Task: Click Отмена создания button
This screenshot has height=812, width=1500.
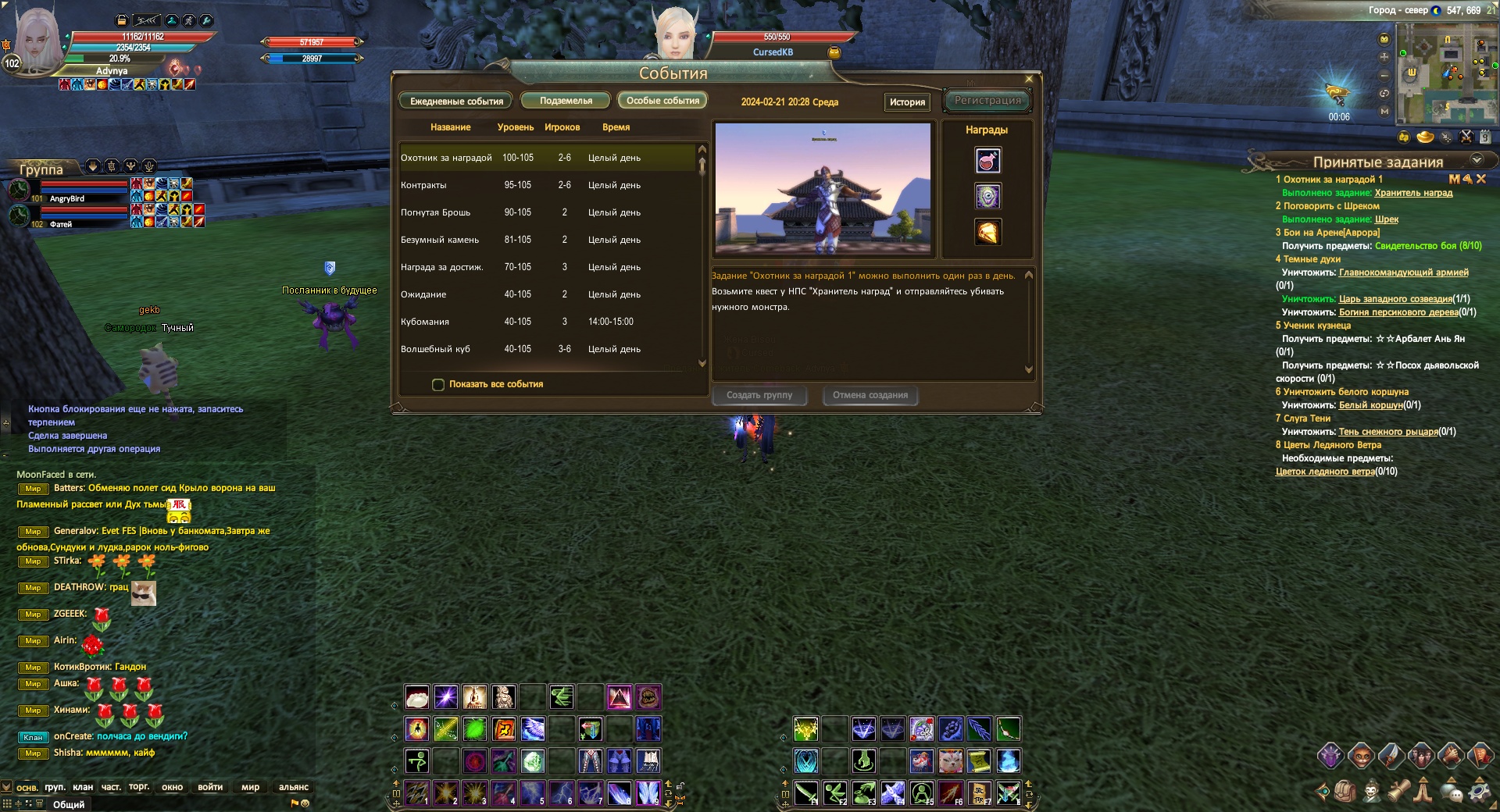Action: pos(870,395)
